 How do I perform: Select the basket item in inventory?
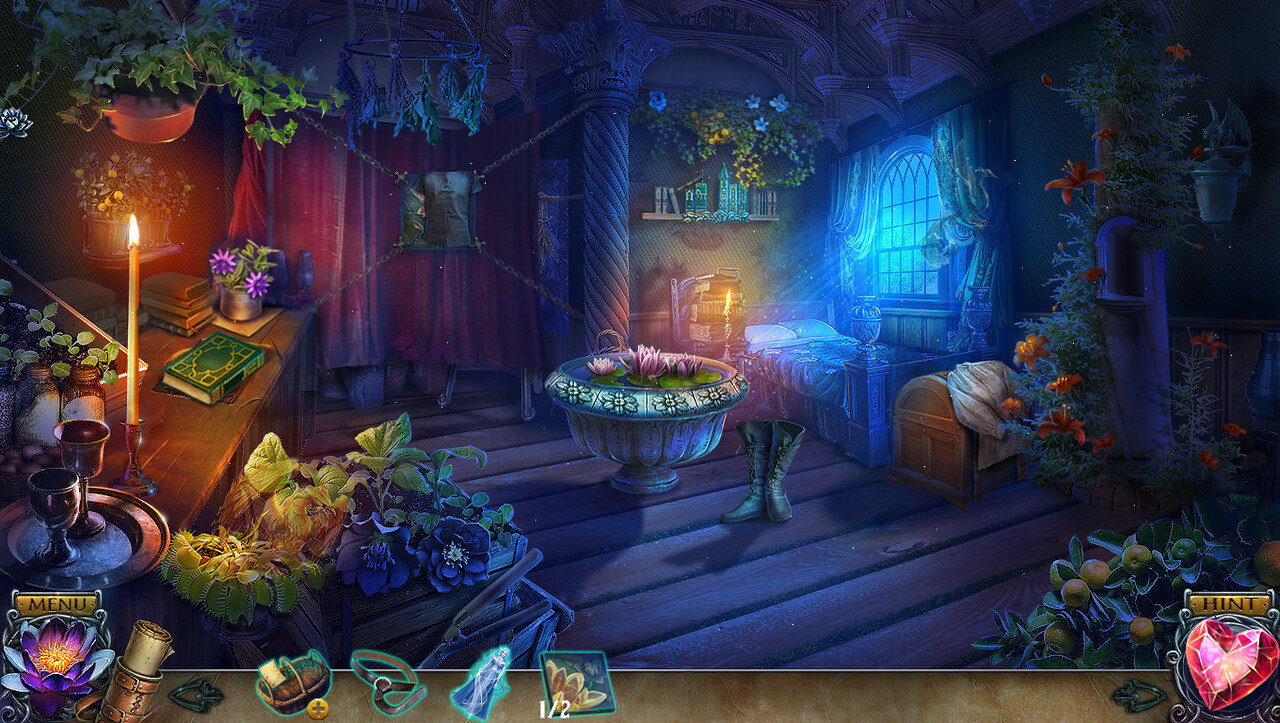point(292,681)
